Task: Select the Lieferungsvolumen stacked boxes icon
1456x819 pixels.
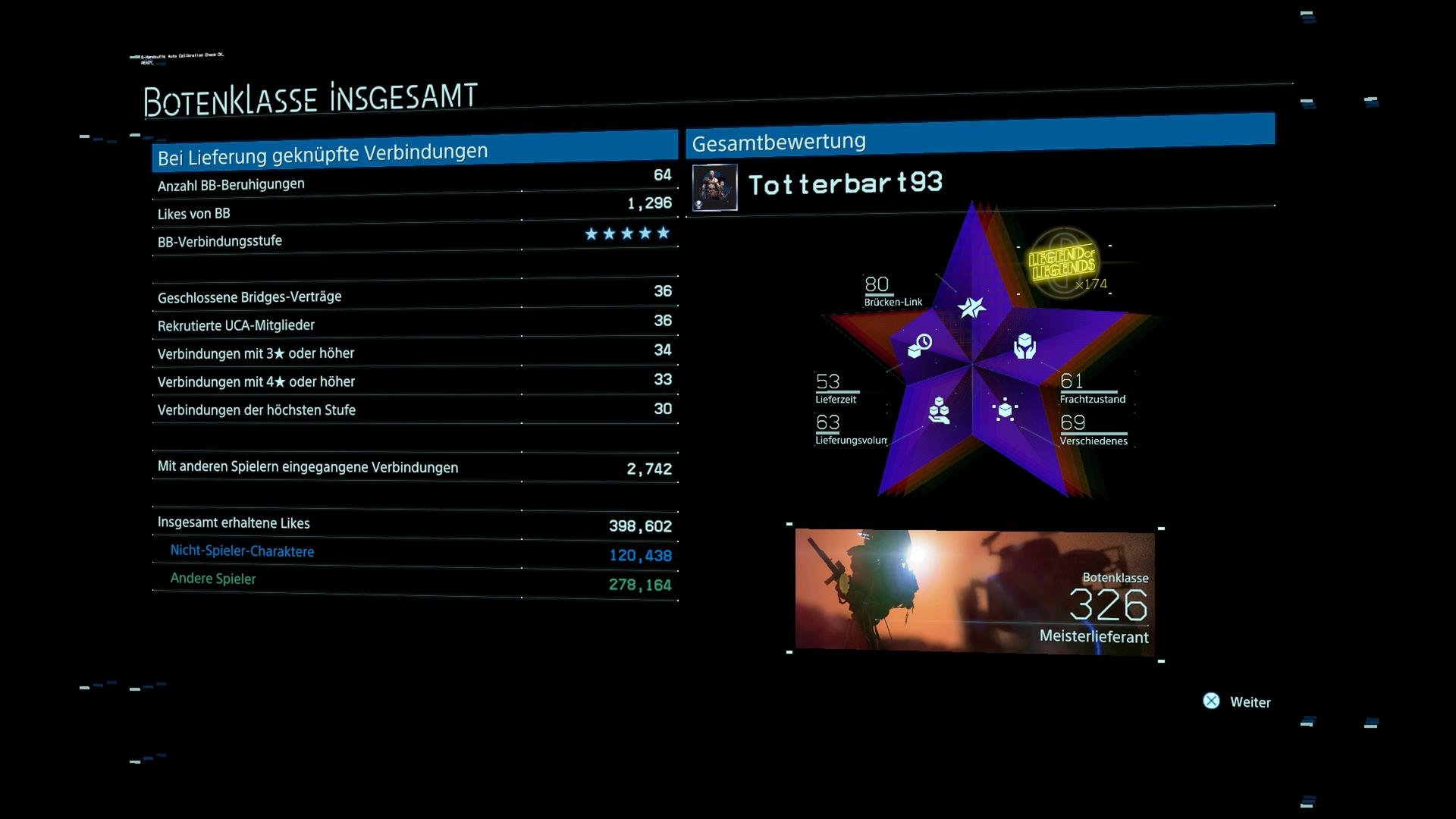Action: tap(939, 410)
